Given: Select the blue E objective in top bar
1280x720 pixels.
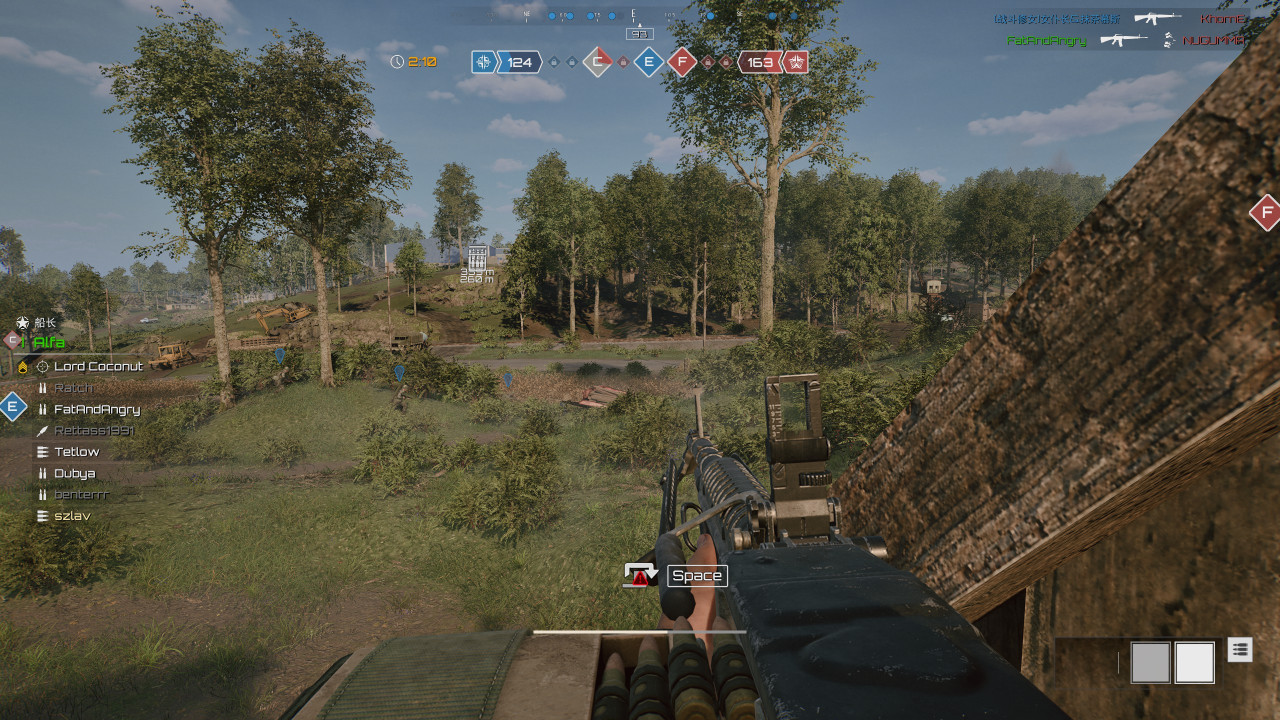Looking at the screenshot, I should [649, 62].
